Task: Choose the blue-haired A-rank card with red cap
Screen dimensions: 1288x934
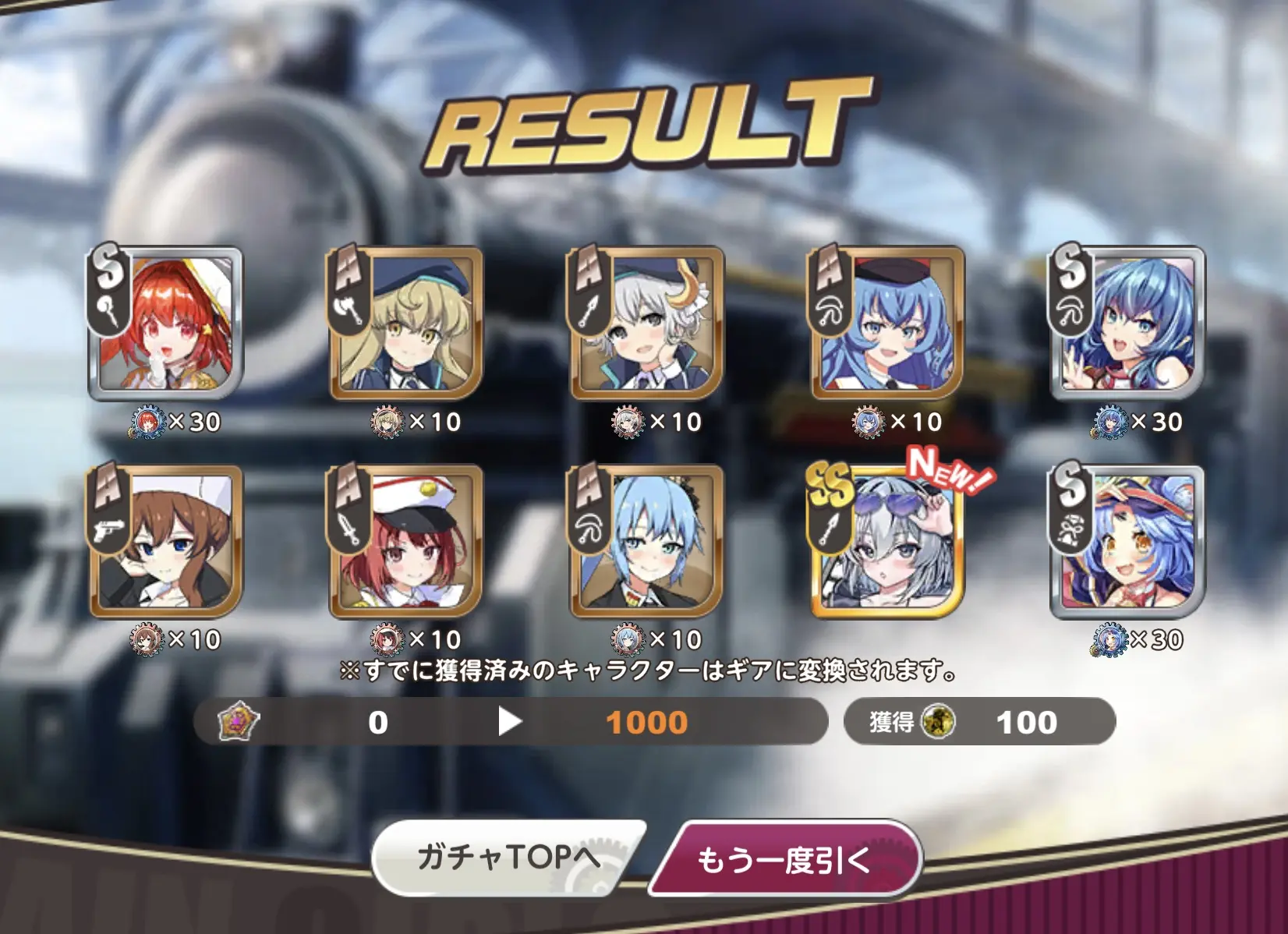Action: click(x=887, y=324)
